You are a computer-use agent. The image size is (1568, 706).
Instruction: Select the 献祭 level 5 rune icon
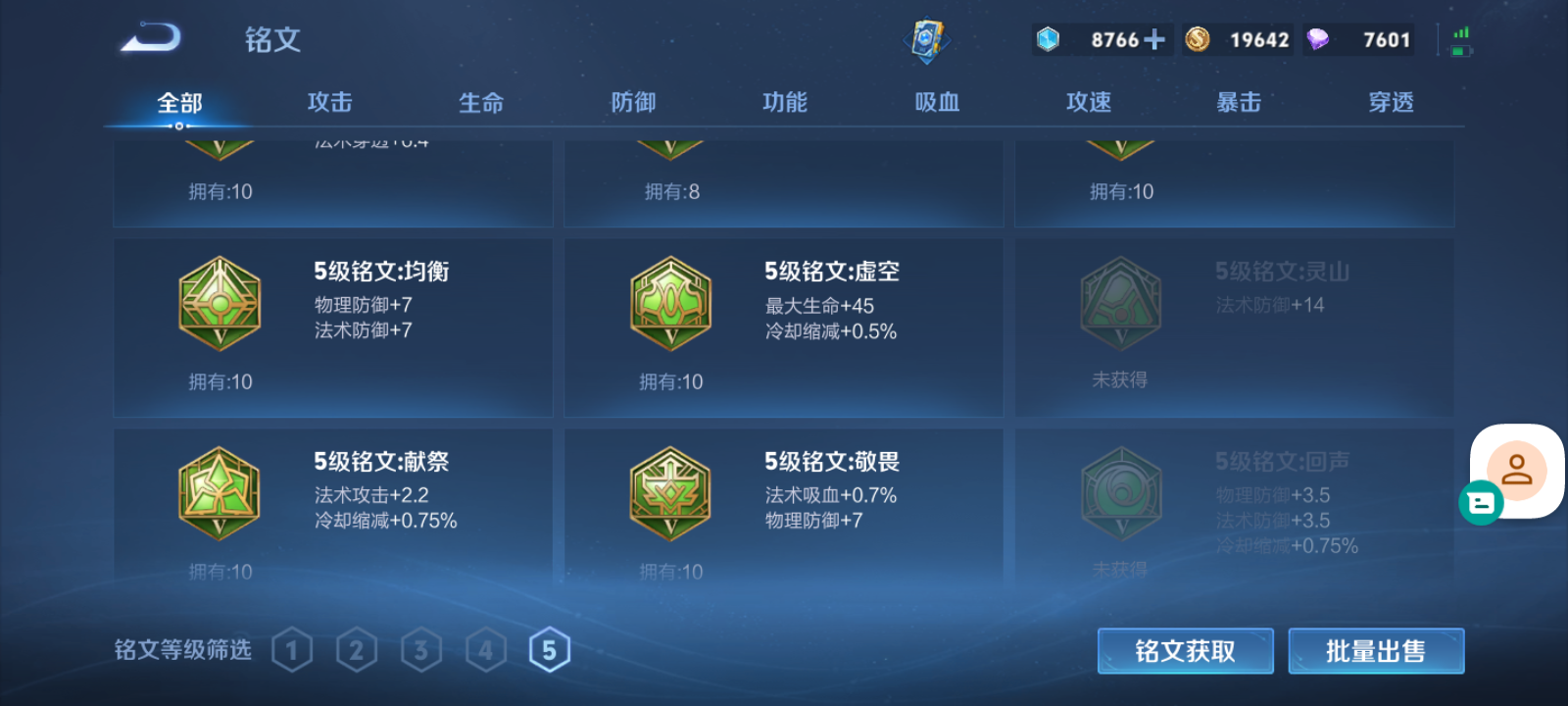pos(219,491)
